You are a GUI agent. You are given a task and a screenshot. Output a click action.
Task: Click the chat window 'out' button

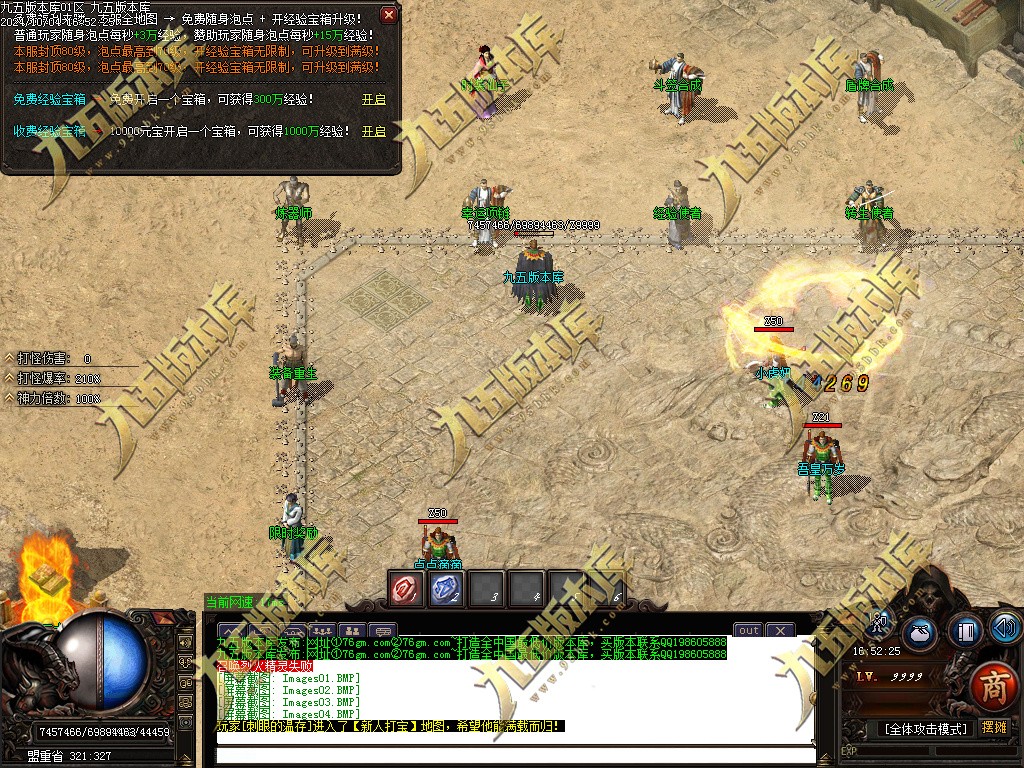coord(749,630)
